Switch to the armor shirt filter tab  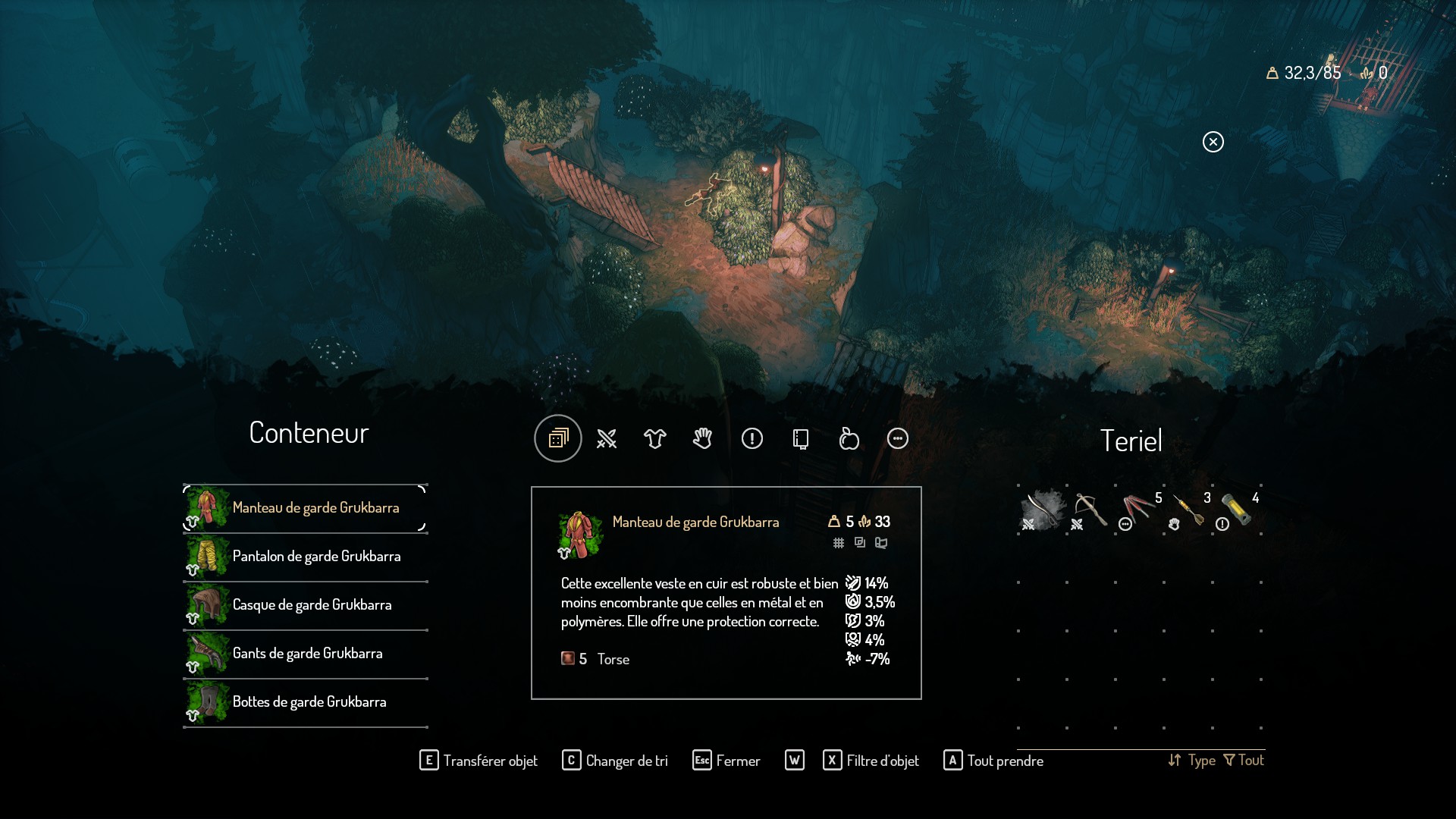tap(655, 438)
